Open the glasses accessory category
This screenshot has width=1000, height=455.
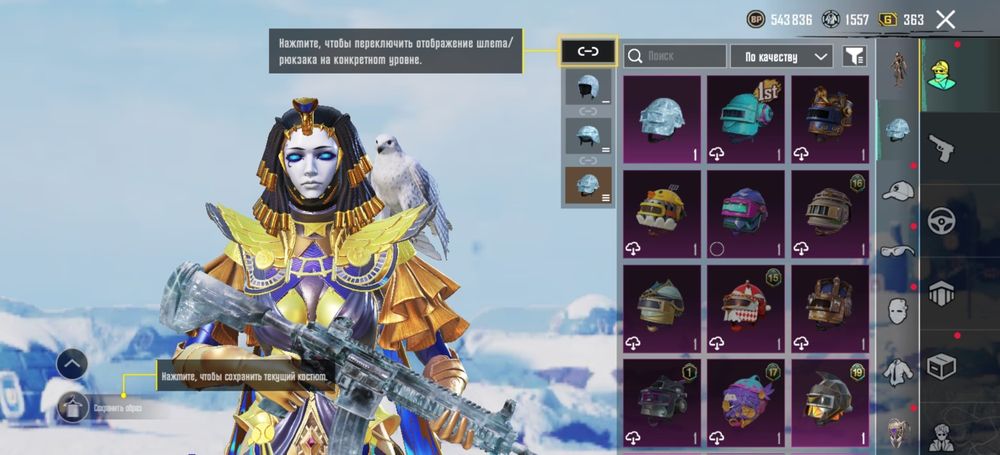[899, 251]
